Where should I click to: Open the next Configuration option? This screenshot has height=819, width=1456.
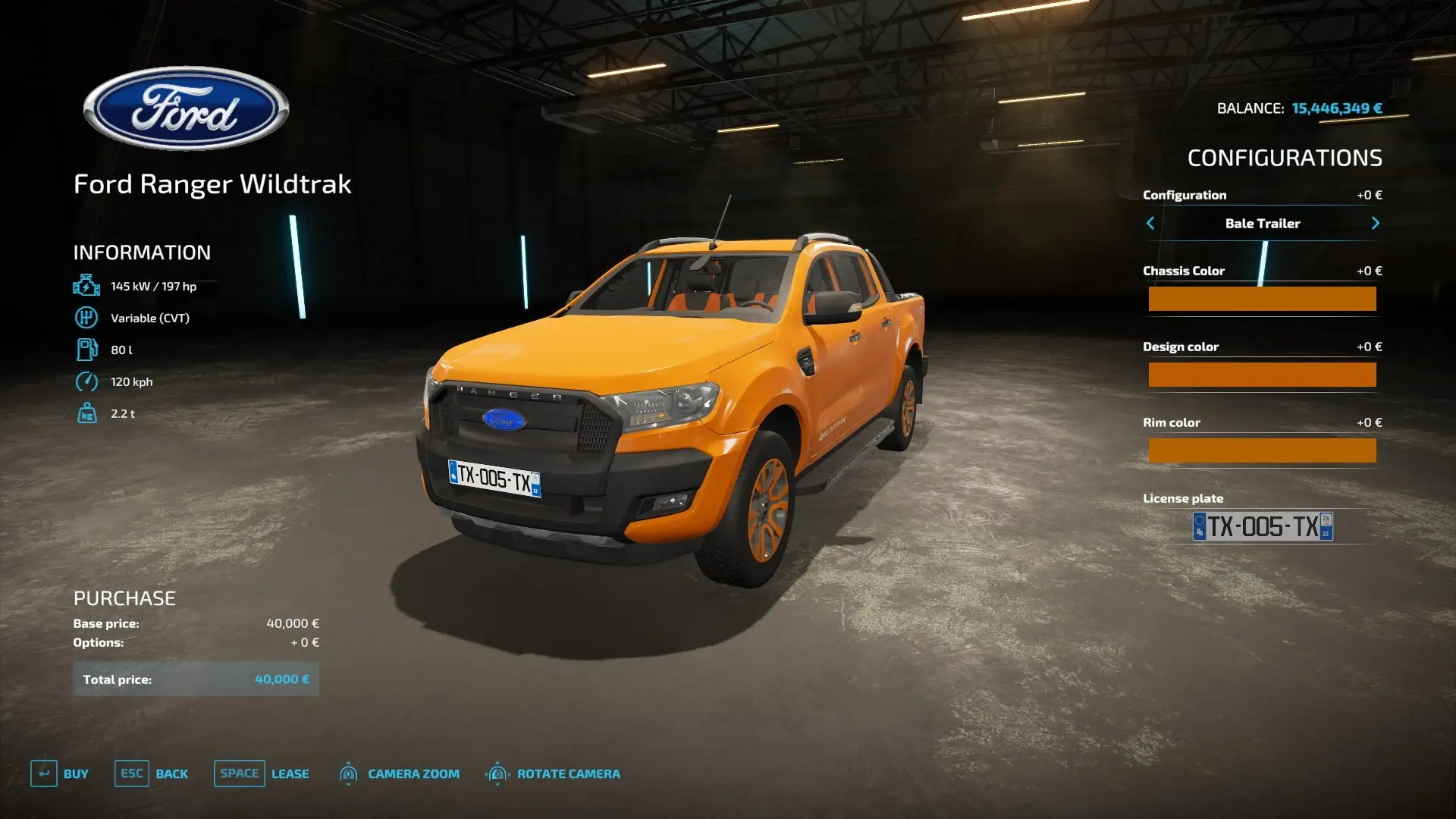point(1376,223)
